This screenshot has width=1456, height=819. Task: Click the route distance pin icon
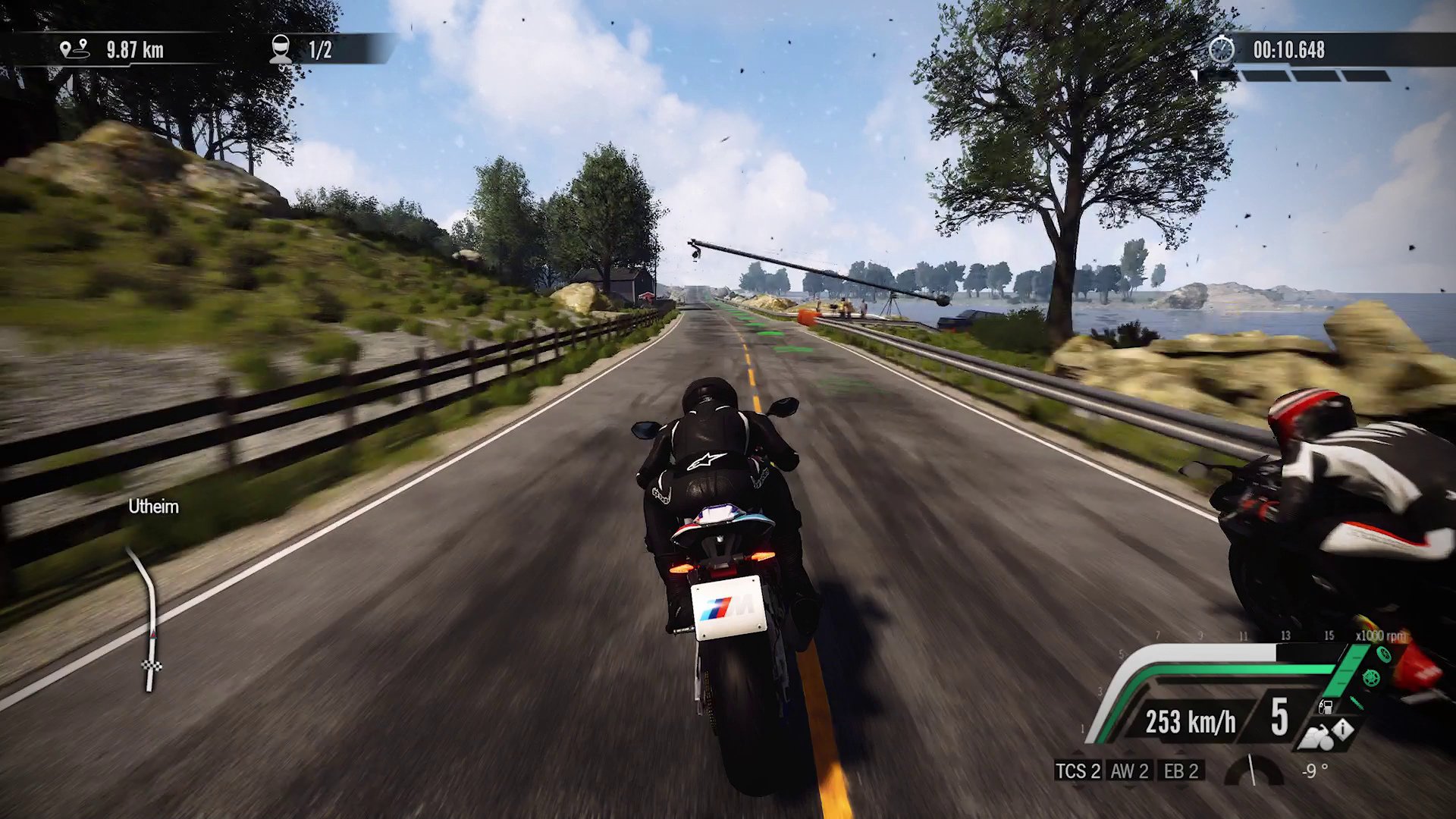(74, 49)
